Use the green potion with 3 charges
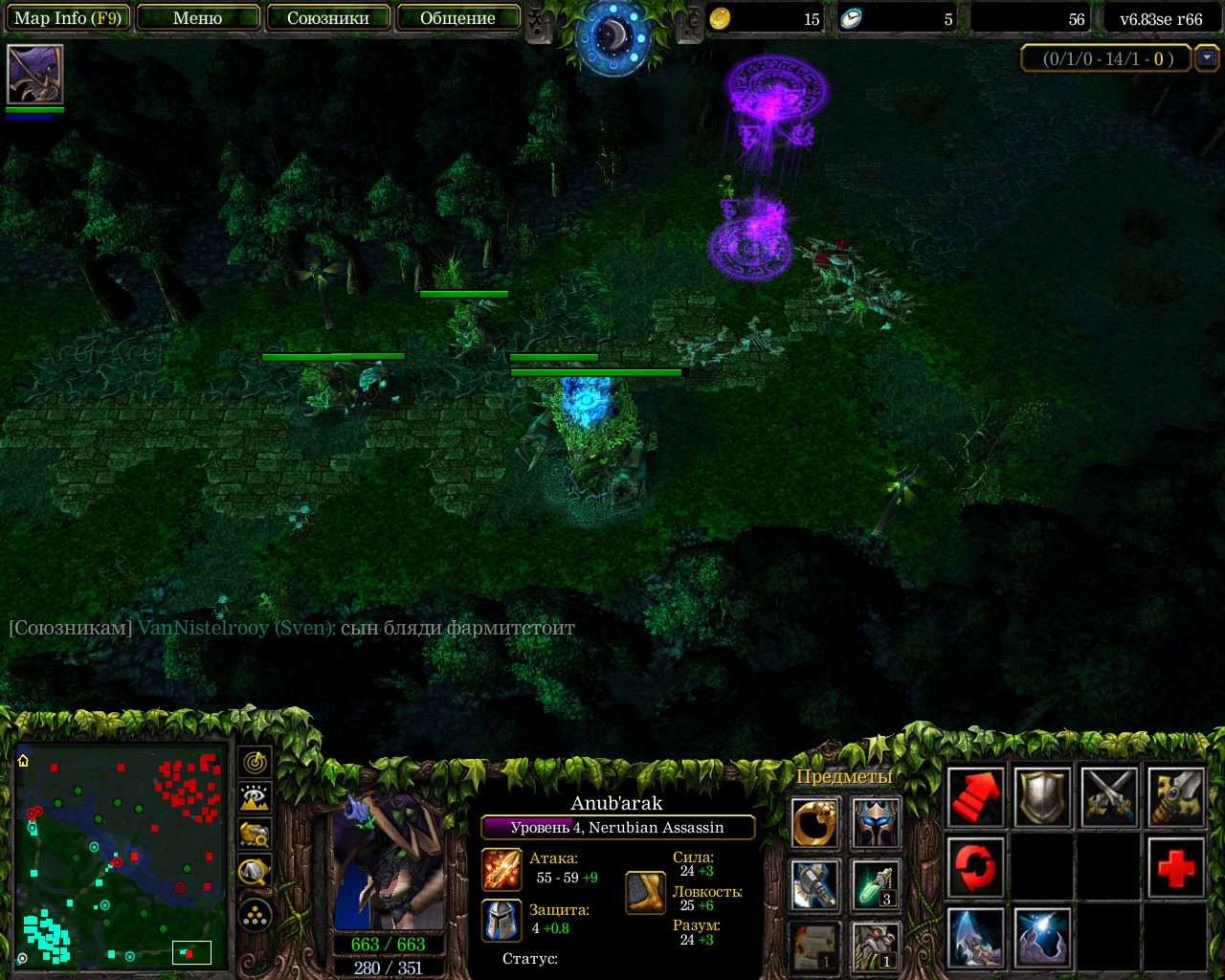Screen dimensions: 1225x980 (876, 884)
